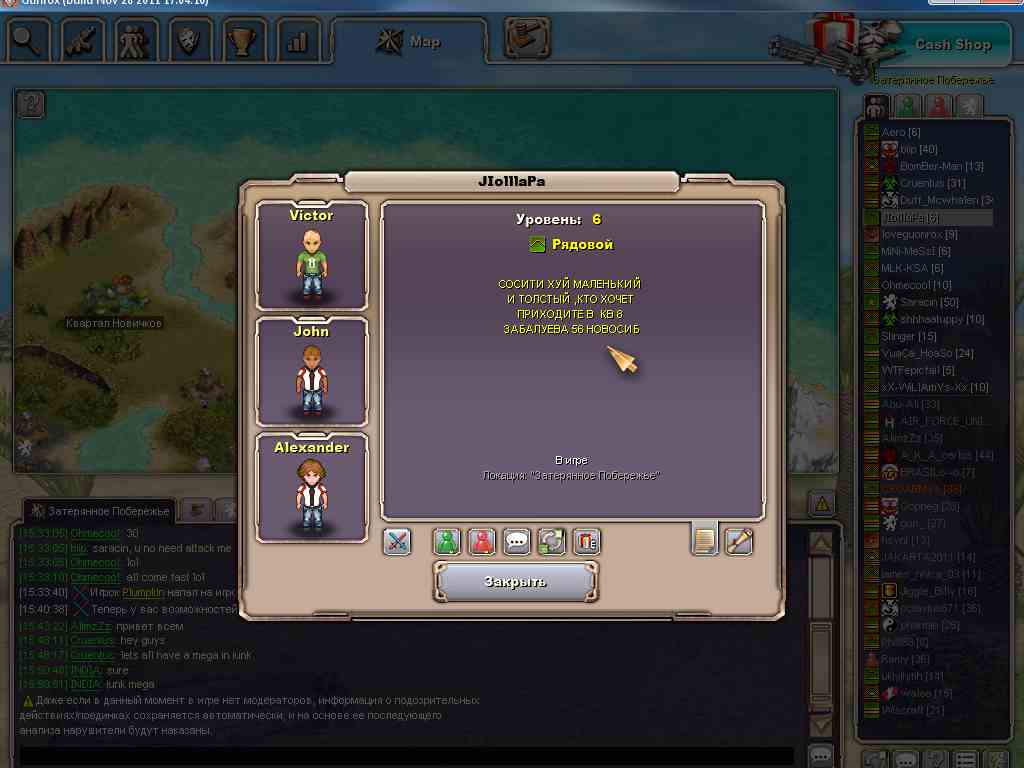The image size is (1024, 768).
Task: Add player as friend via green figure
Action: (x=447, y=542)
